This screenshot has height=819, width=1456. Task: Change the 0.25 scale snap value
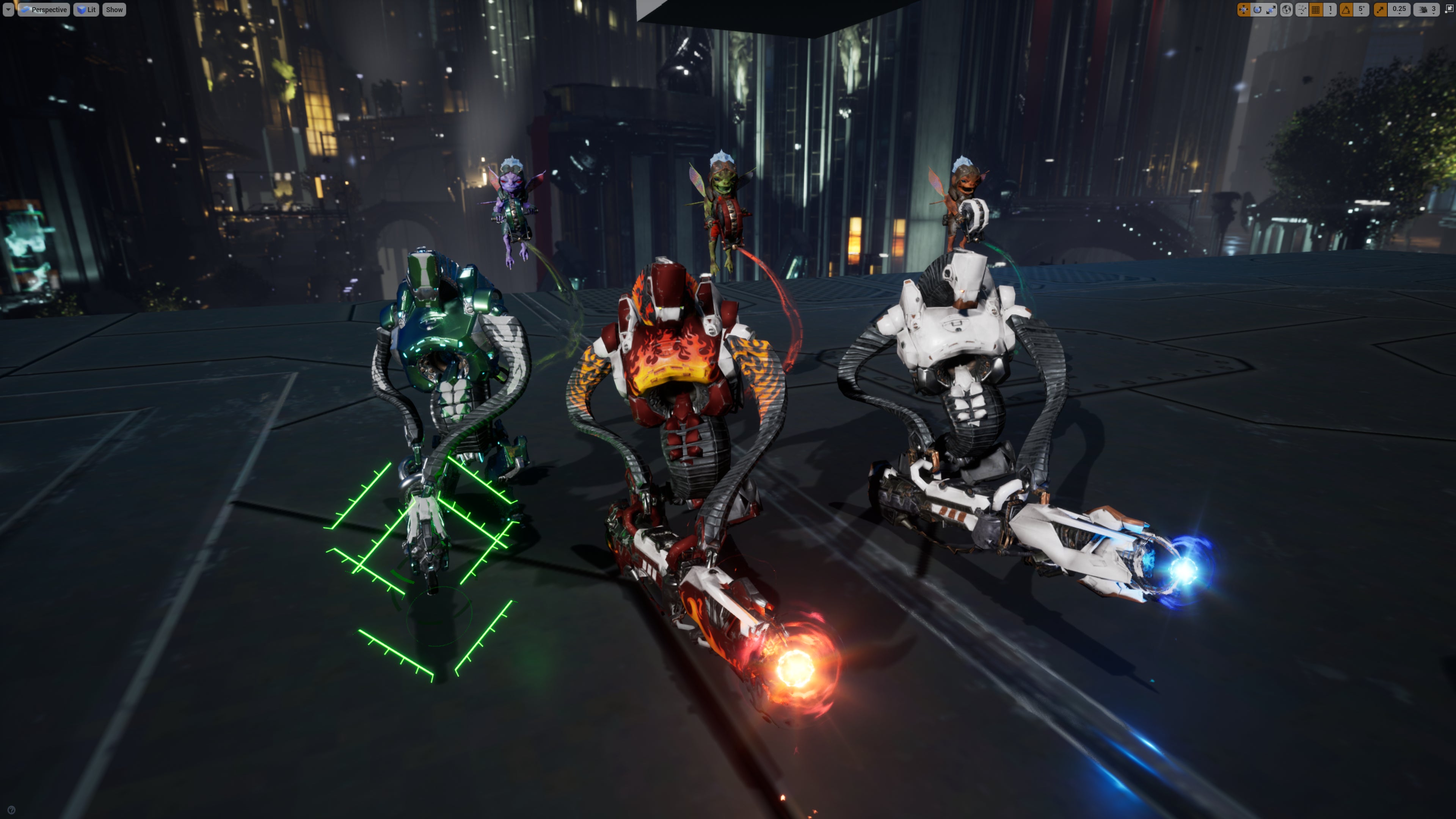coord(1399,9)
